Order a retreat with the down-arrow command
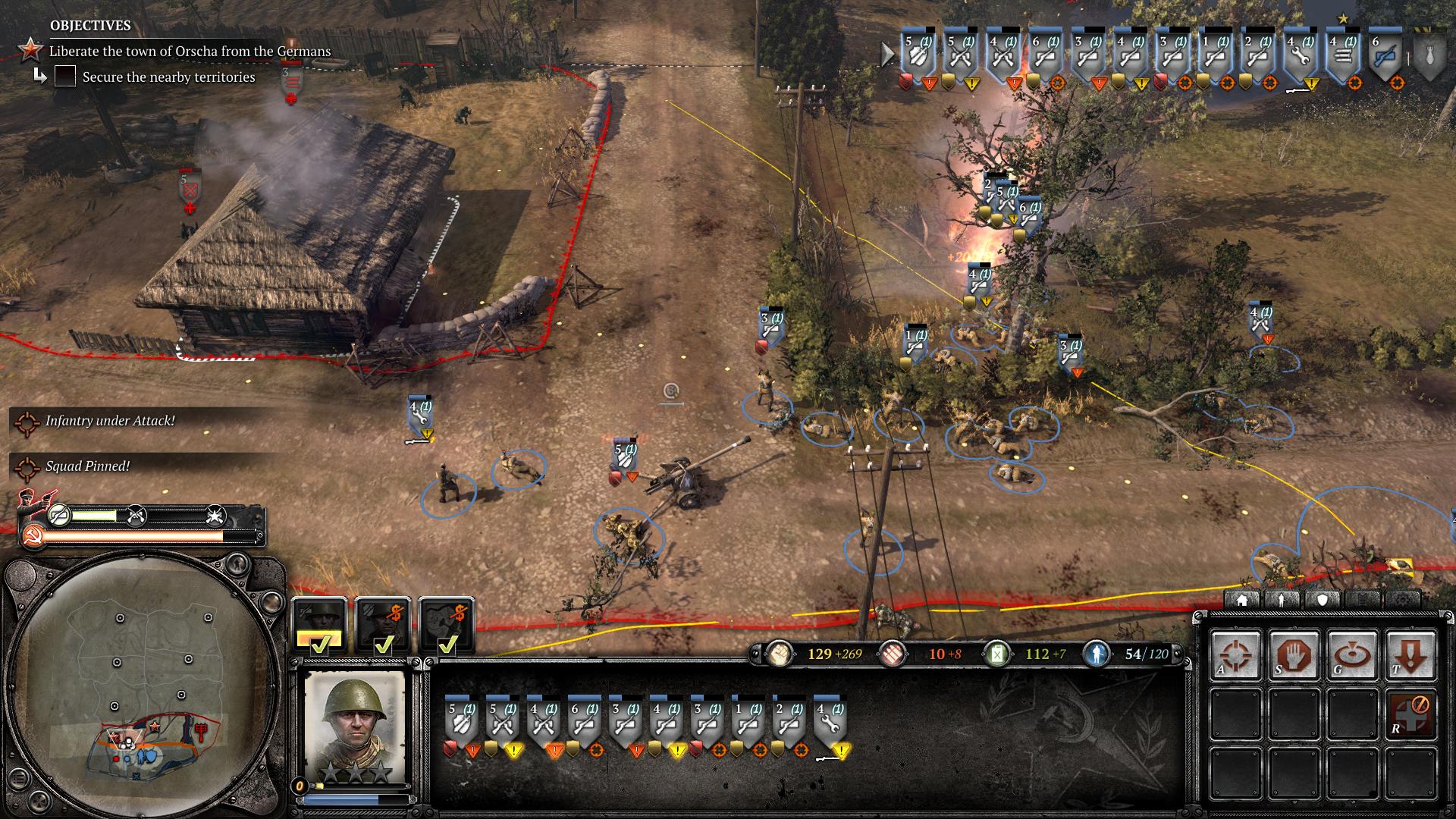1456x819 pixels. click(x=1410, y=654)
